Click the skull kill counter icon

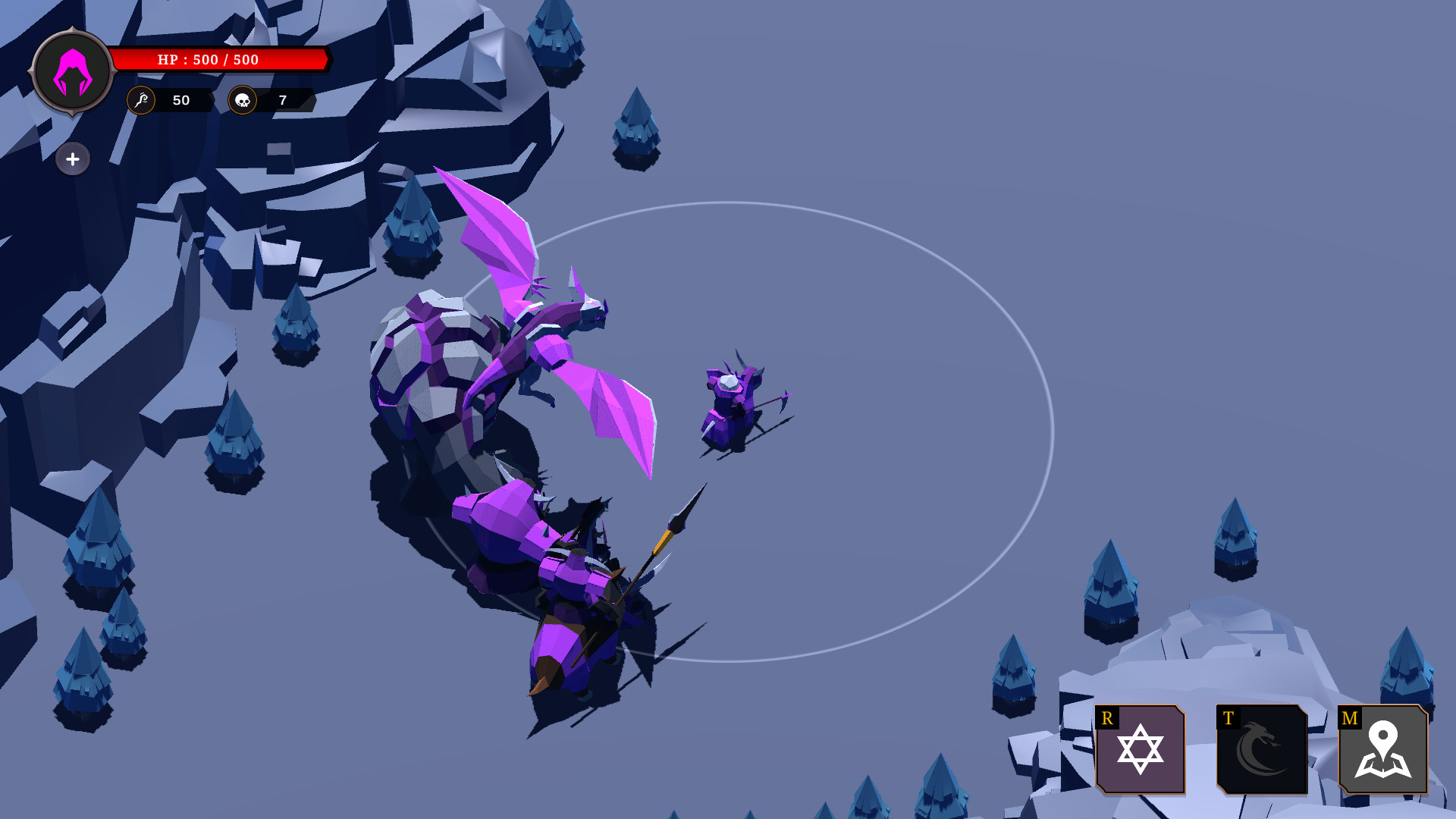[x=244, y=99]
